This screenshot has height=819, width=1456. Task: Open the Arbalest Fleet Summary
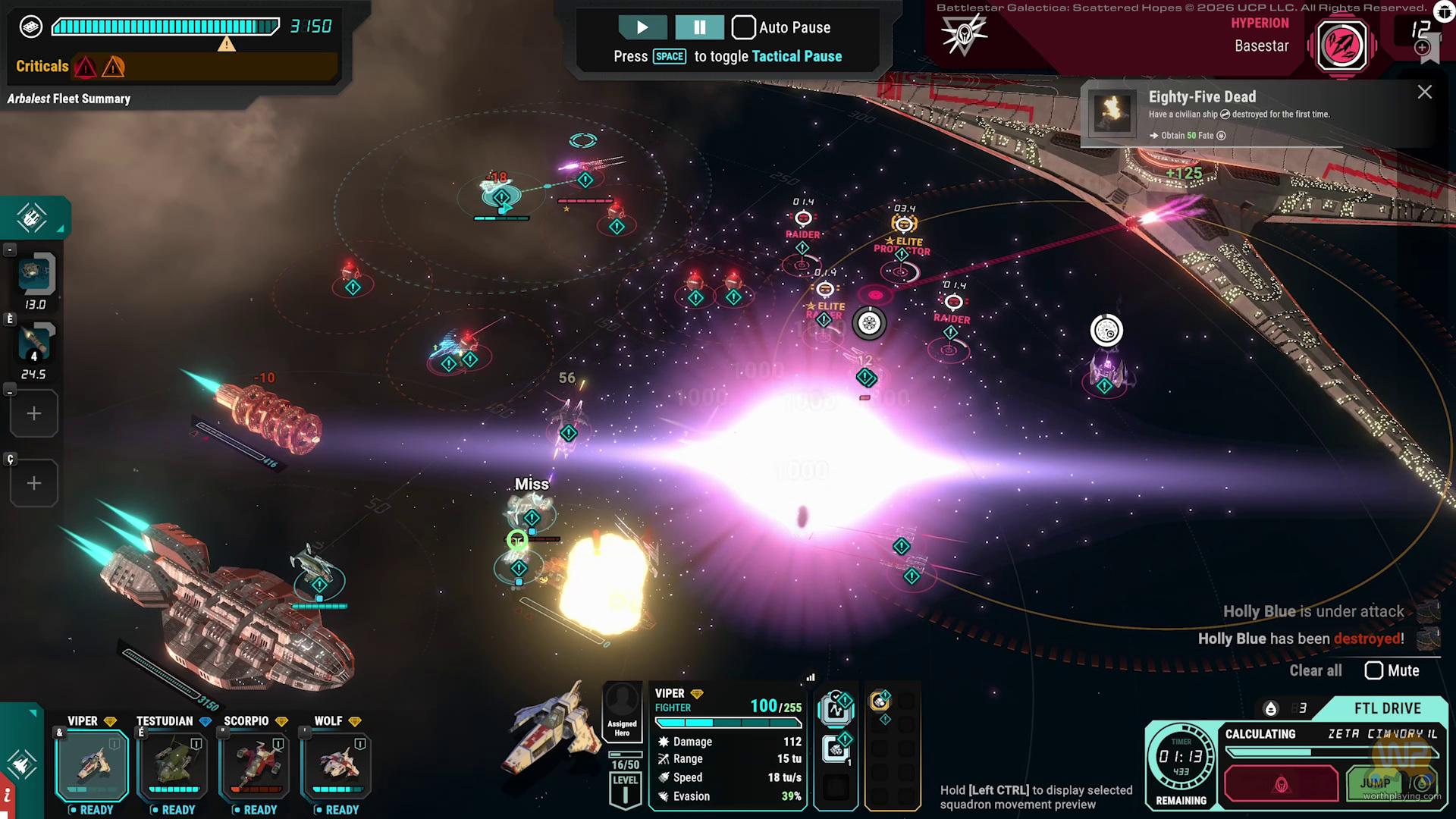(69, 99)
